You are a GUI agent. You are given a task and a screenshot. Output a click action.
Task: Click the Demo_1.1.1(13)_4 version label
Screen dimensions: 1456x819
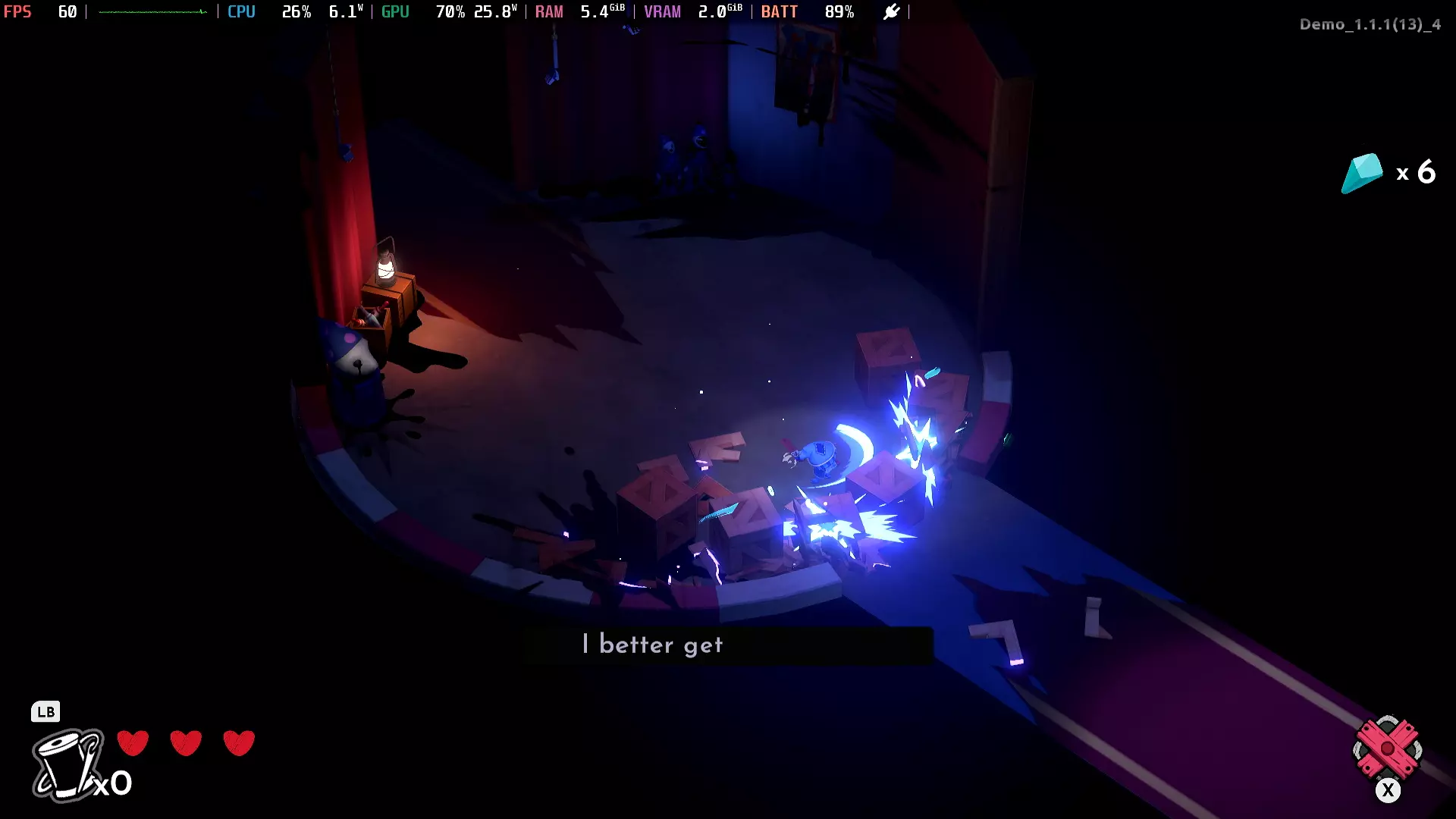pyautogui.click(x=1370, y=24)
